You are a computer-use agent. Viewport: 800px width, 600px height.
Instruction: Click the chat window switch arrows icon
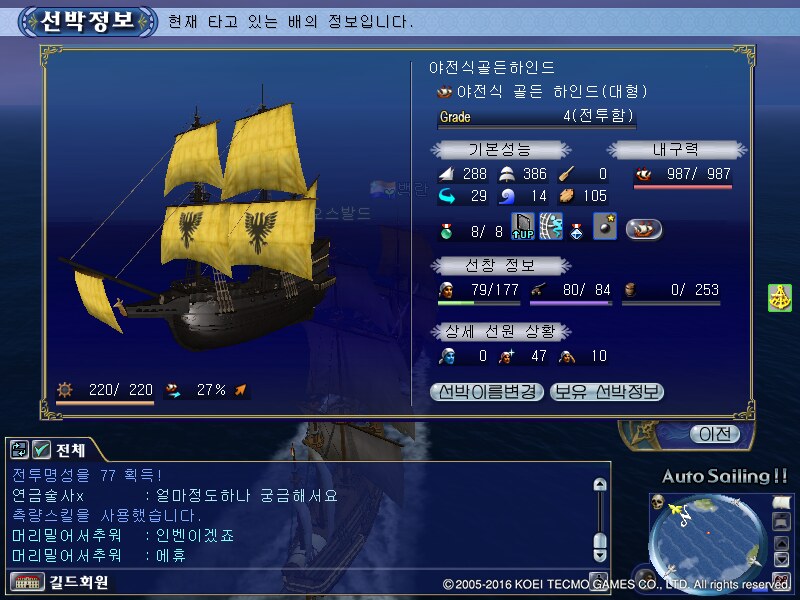(x=19, y=450)
